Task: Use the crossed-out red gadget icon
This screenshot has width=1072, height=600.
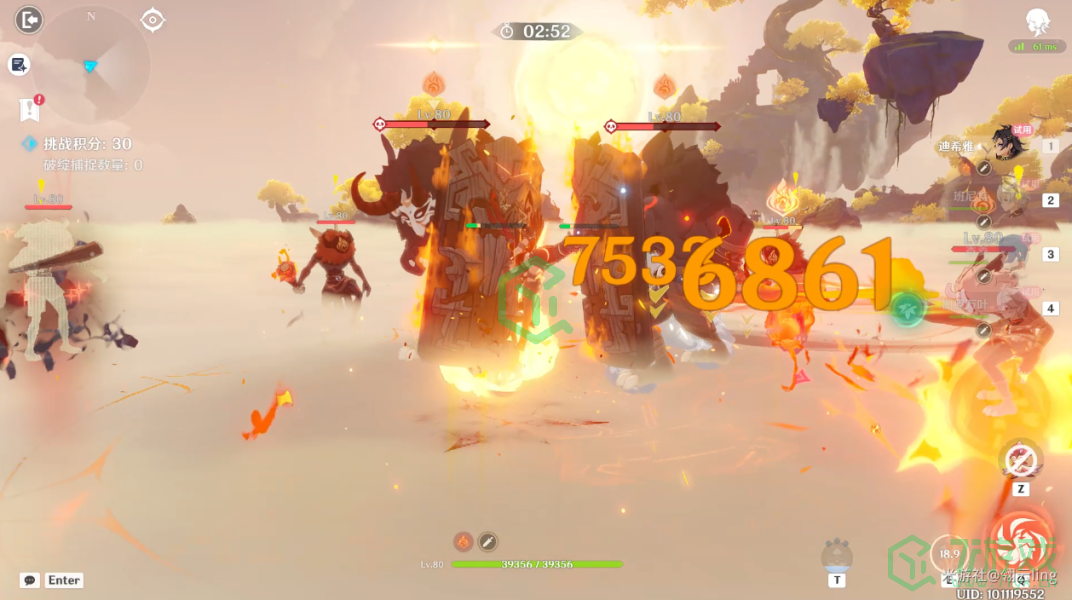Action: (x=1020, y=461)
